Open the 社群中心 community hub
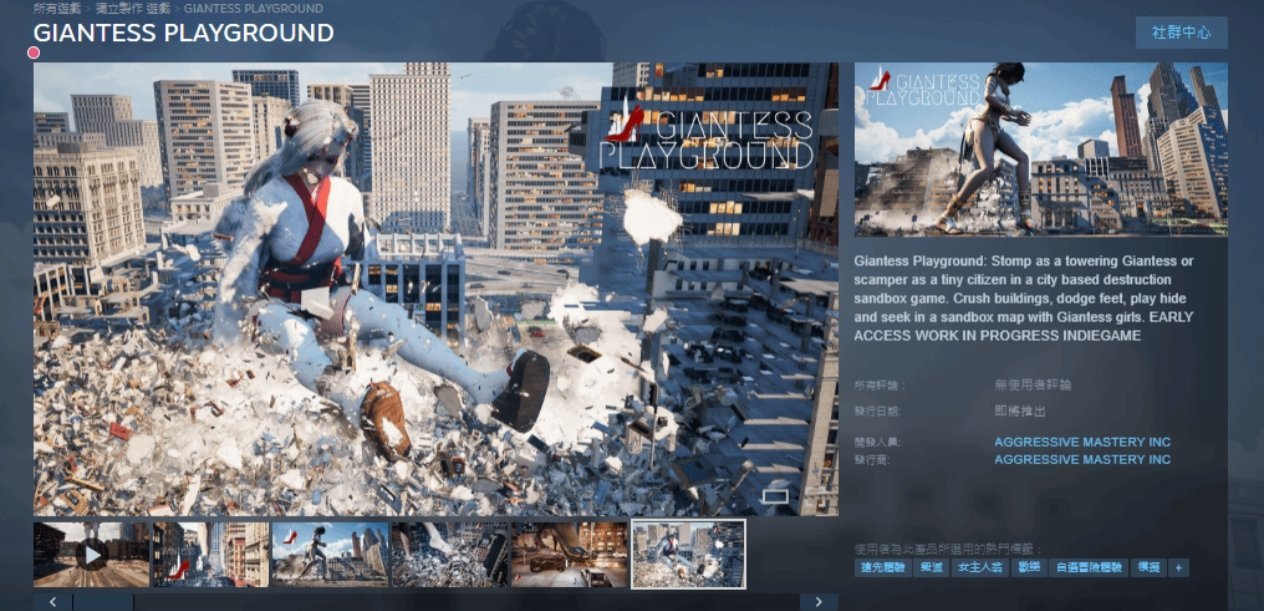 [1181, 33]
